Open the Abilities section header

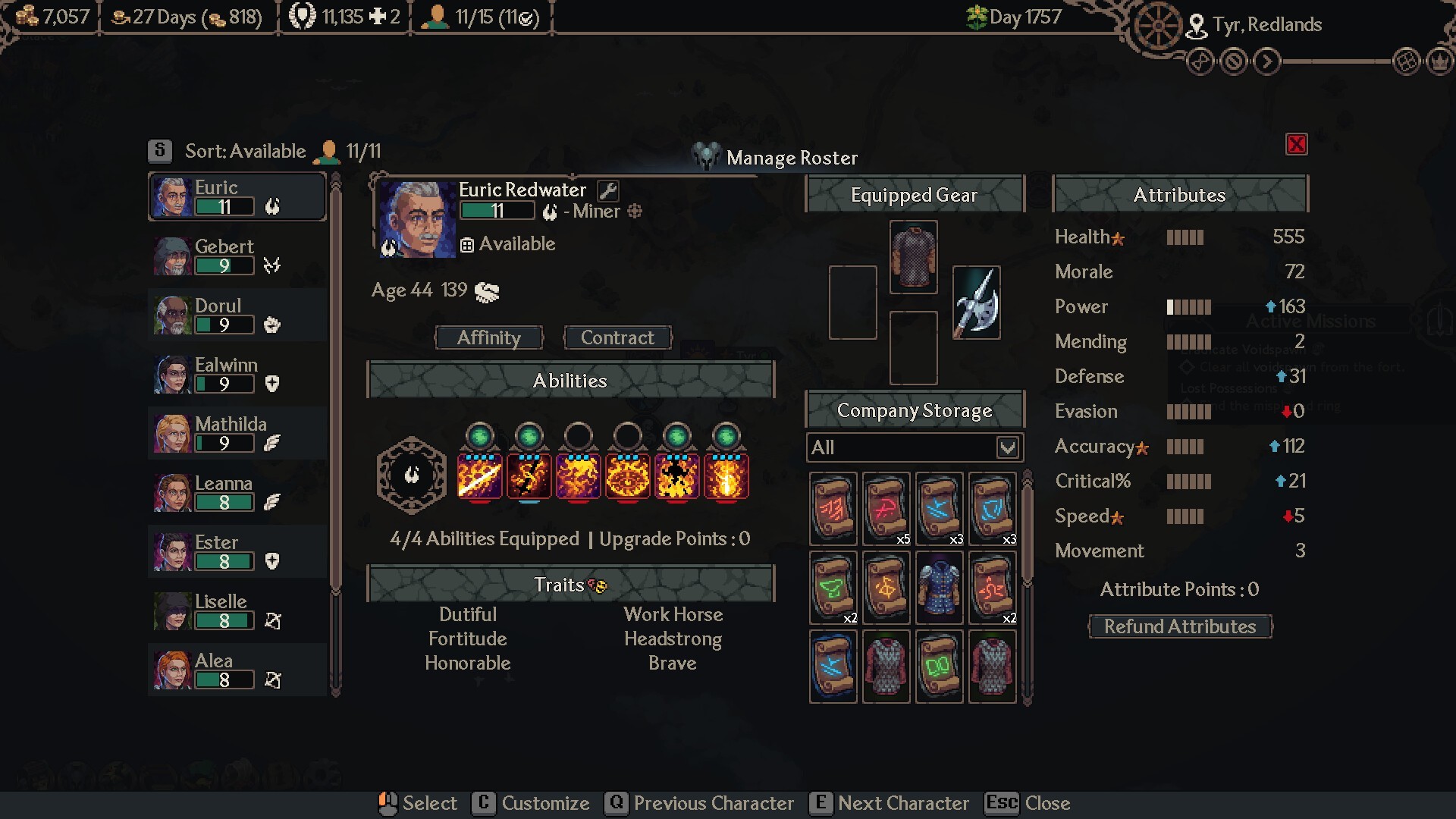point(570,380)
